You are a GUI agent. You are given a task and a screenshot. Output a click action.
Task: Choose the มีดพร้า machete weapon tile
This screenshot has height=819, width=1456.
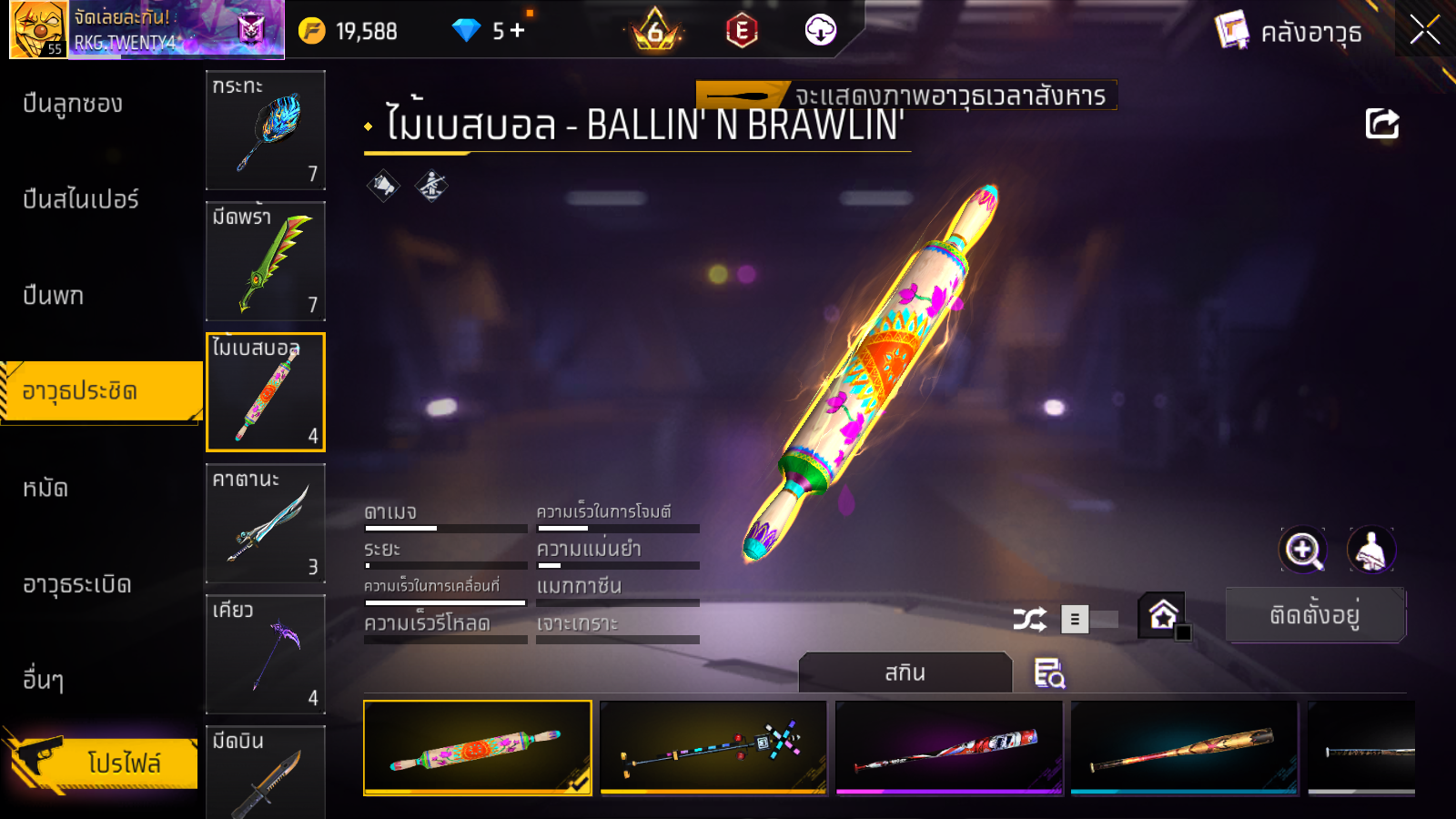(265, 261)
